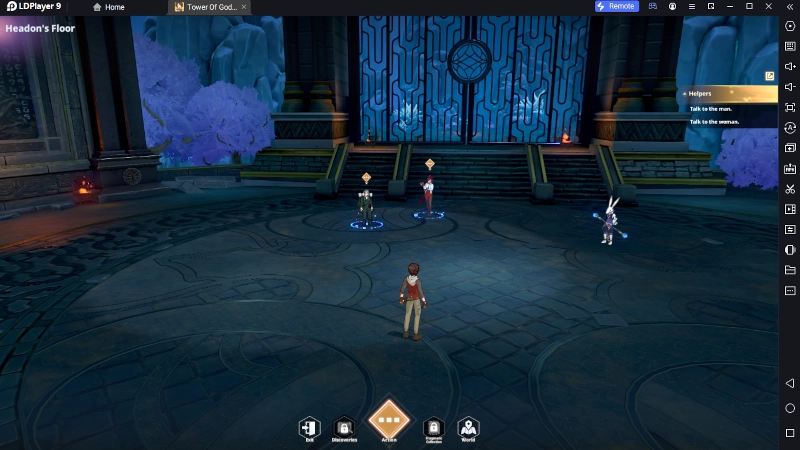Open the locked Discoveries menu
This screenshot has height=450, width=800.
344,428
